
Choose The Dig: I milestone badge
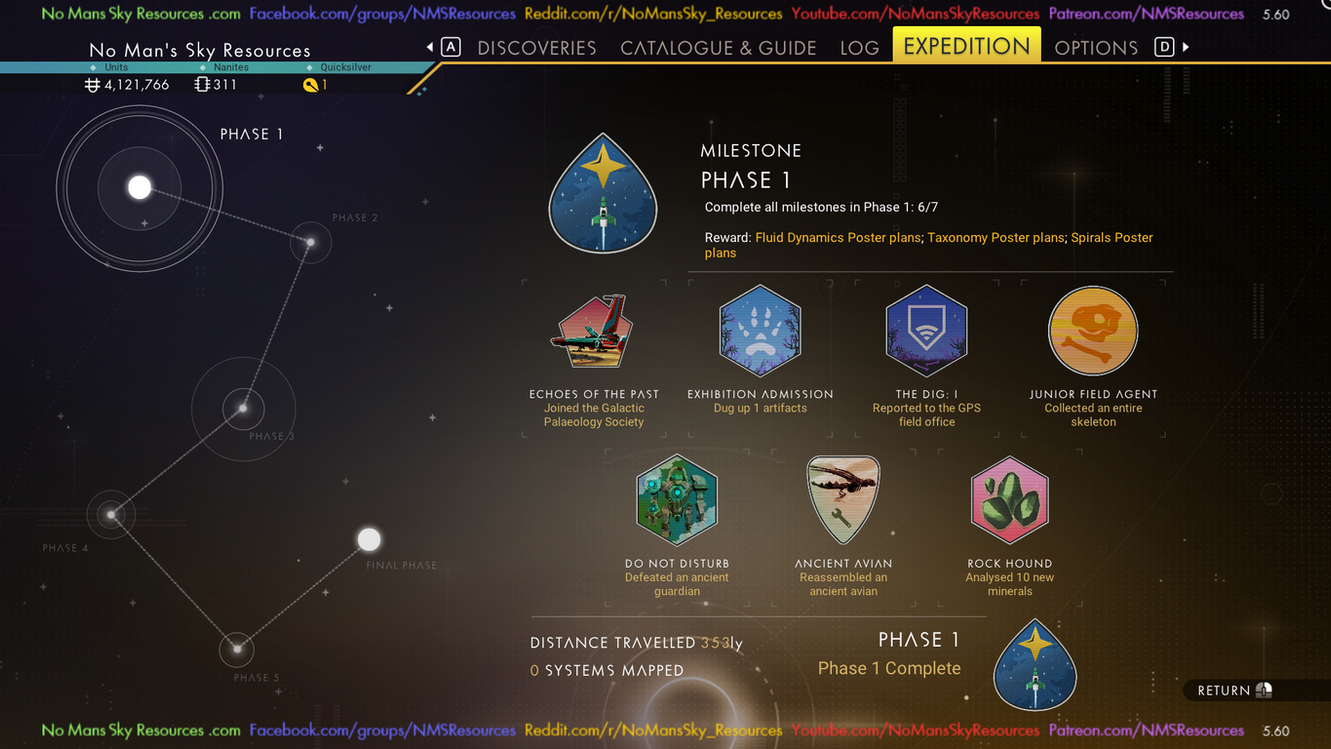pyautogui.click(x=926, y=332)
